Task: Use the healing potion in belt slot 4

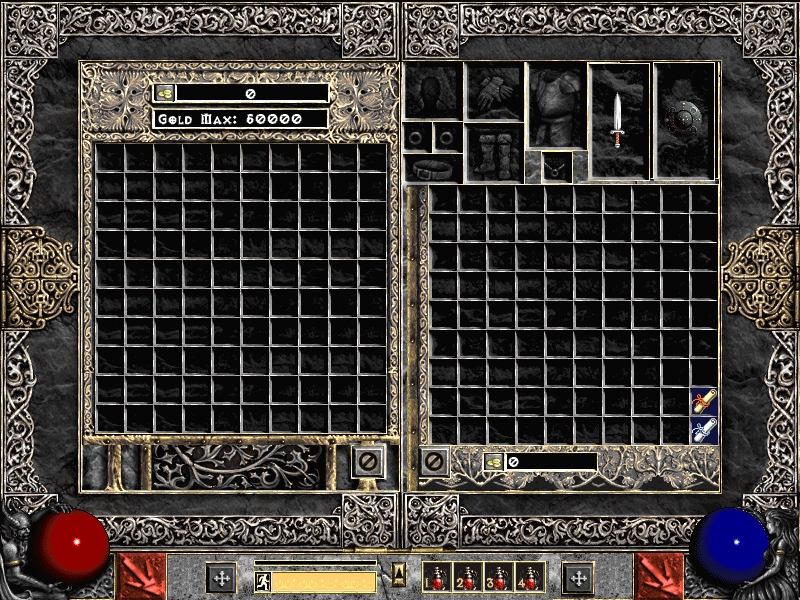Action: click(x=527, y=578)
